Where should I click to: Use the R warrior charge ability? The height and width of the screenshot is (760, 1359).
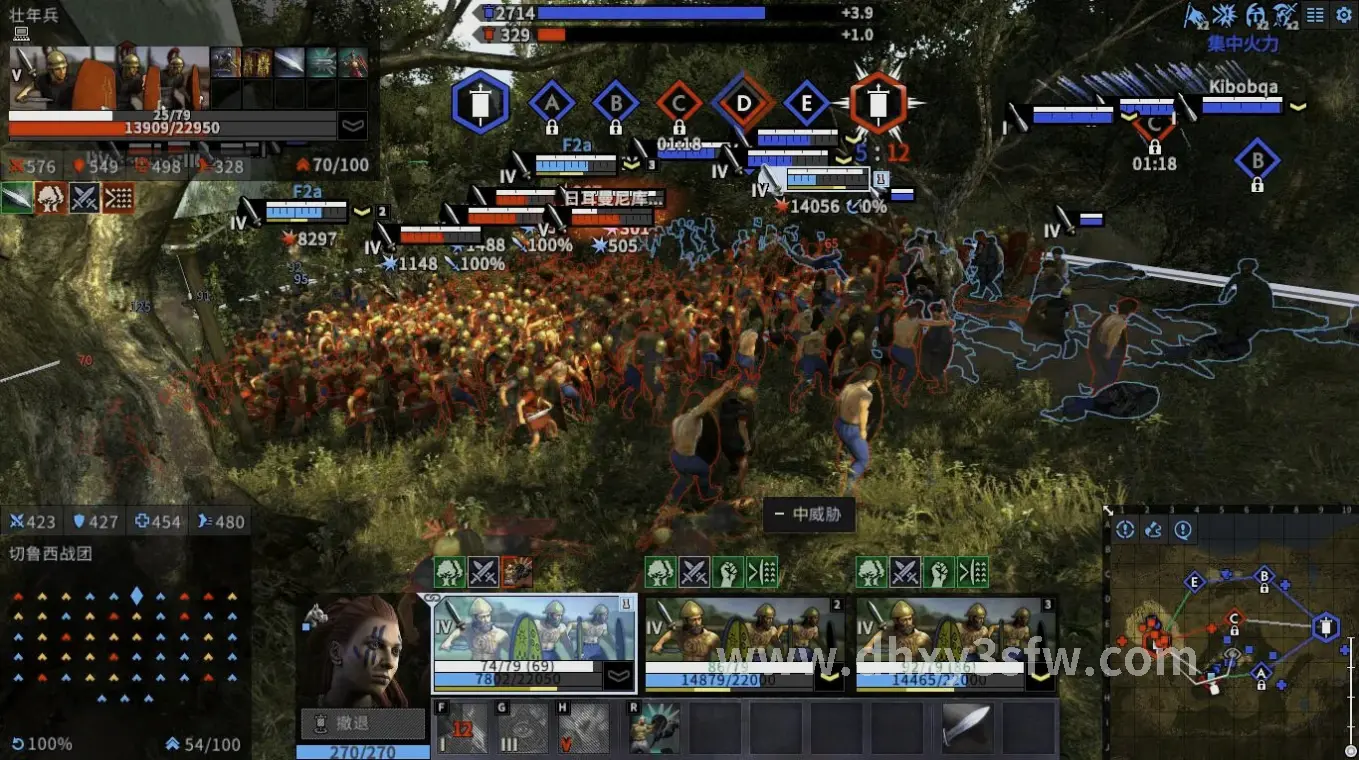pos(655,729)
